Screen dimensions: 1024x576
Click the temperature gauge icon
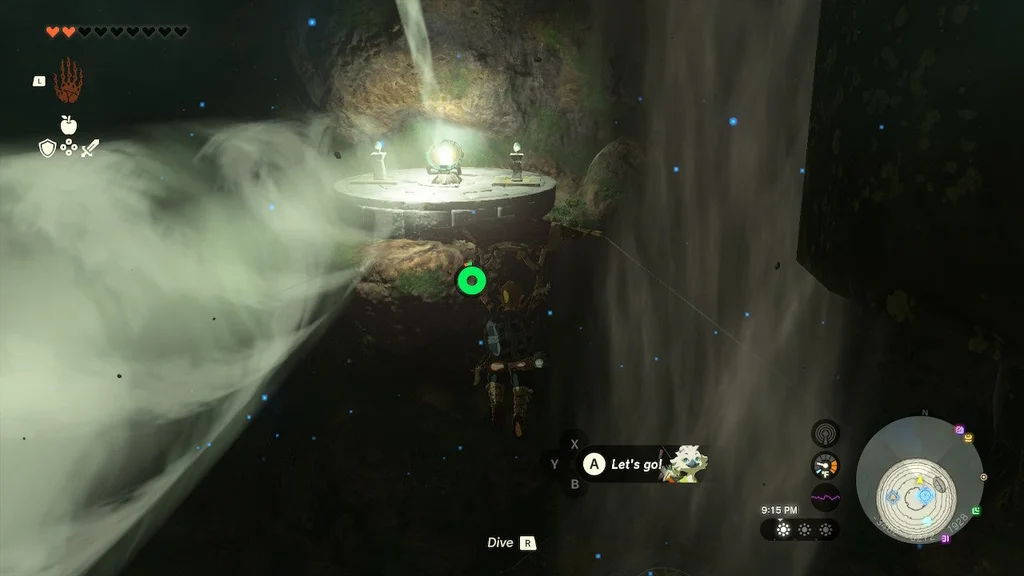(826, 465)
